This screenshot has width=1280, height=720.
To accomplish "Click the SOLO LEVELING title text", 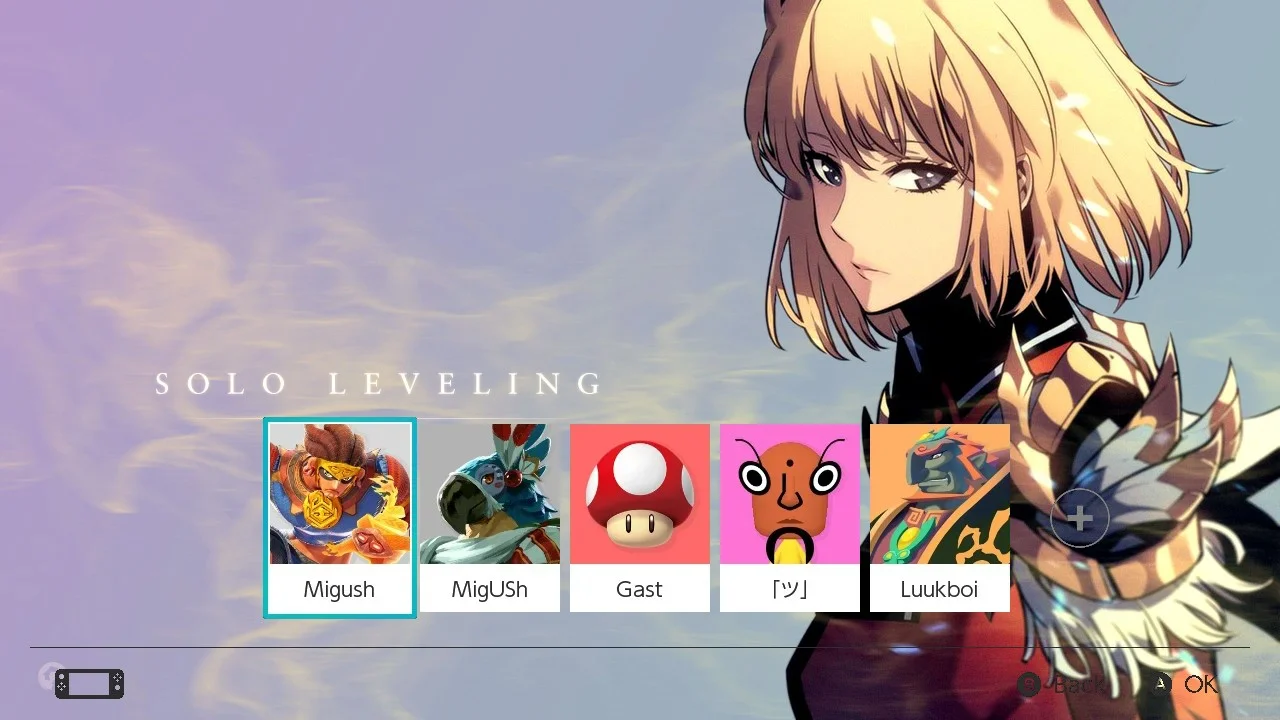I will coord(379,383).
